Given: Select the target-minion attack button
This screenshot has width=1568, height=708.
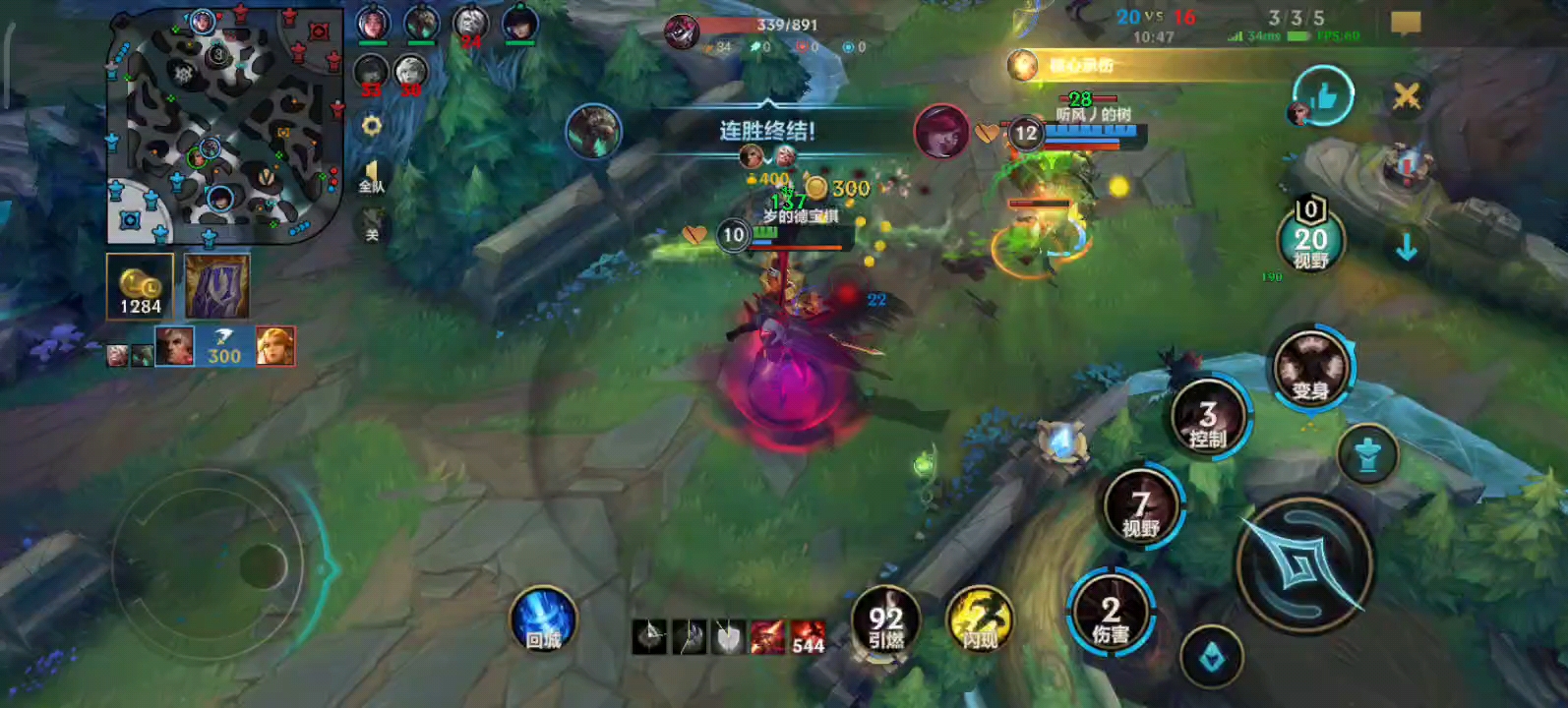Looking at the screenshot, I should click(1212, 658).
